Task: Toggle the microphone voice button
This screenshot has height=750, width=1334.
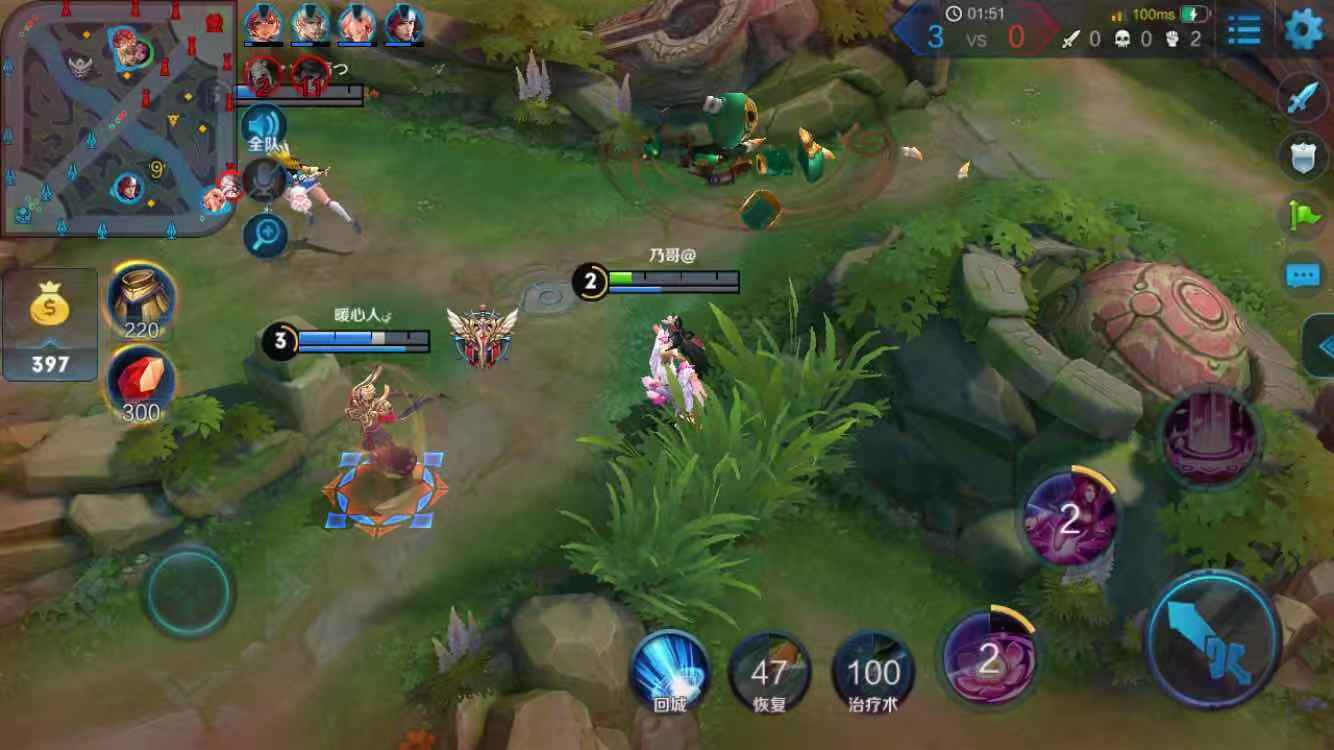Action: 264,181
